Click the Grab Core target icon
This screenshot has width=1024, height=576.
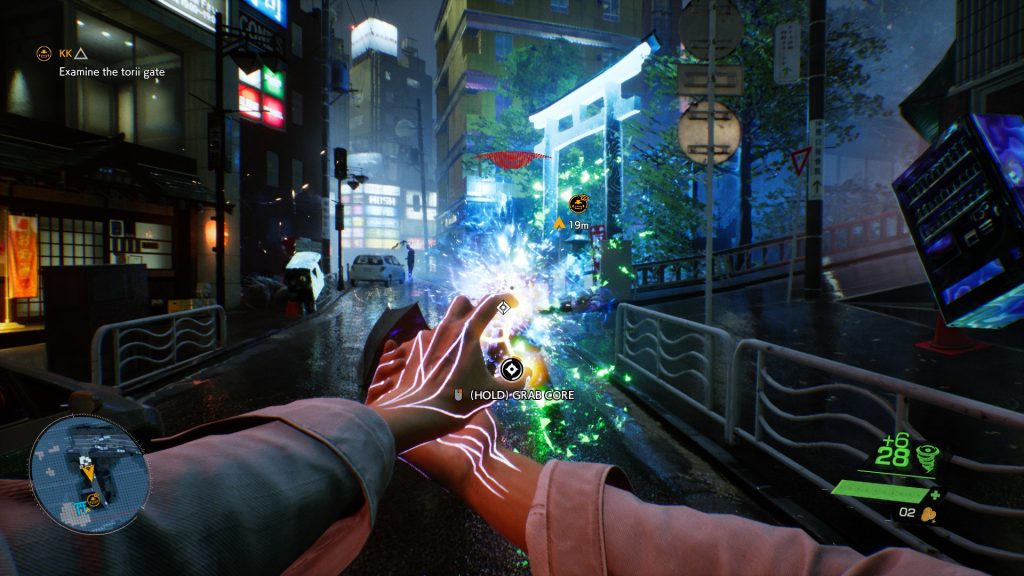[x=512, y=371]
